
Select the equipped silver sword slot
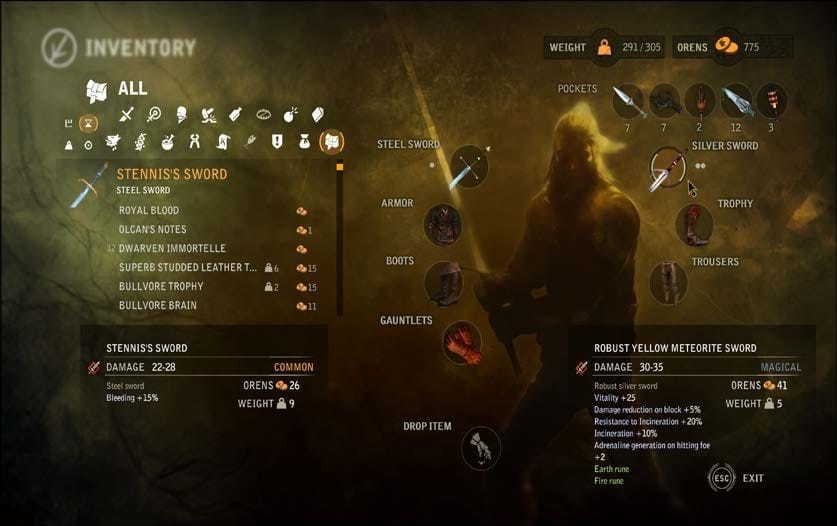point(667,168)
